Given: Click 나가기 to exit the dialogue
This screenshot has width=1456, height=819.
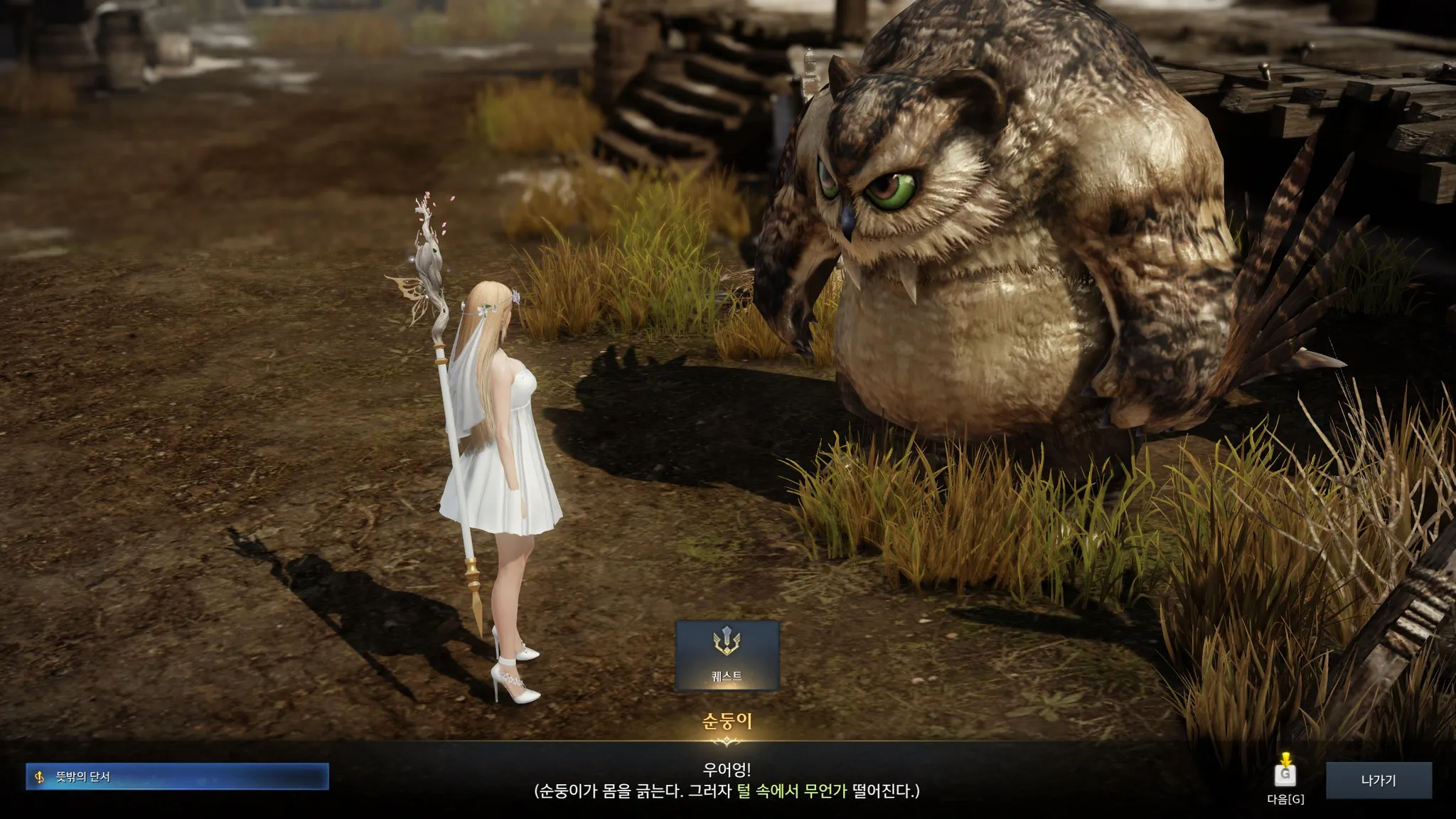Looking at the screenshot, I should point(1378,781).
